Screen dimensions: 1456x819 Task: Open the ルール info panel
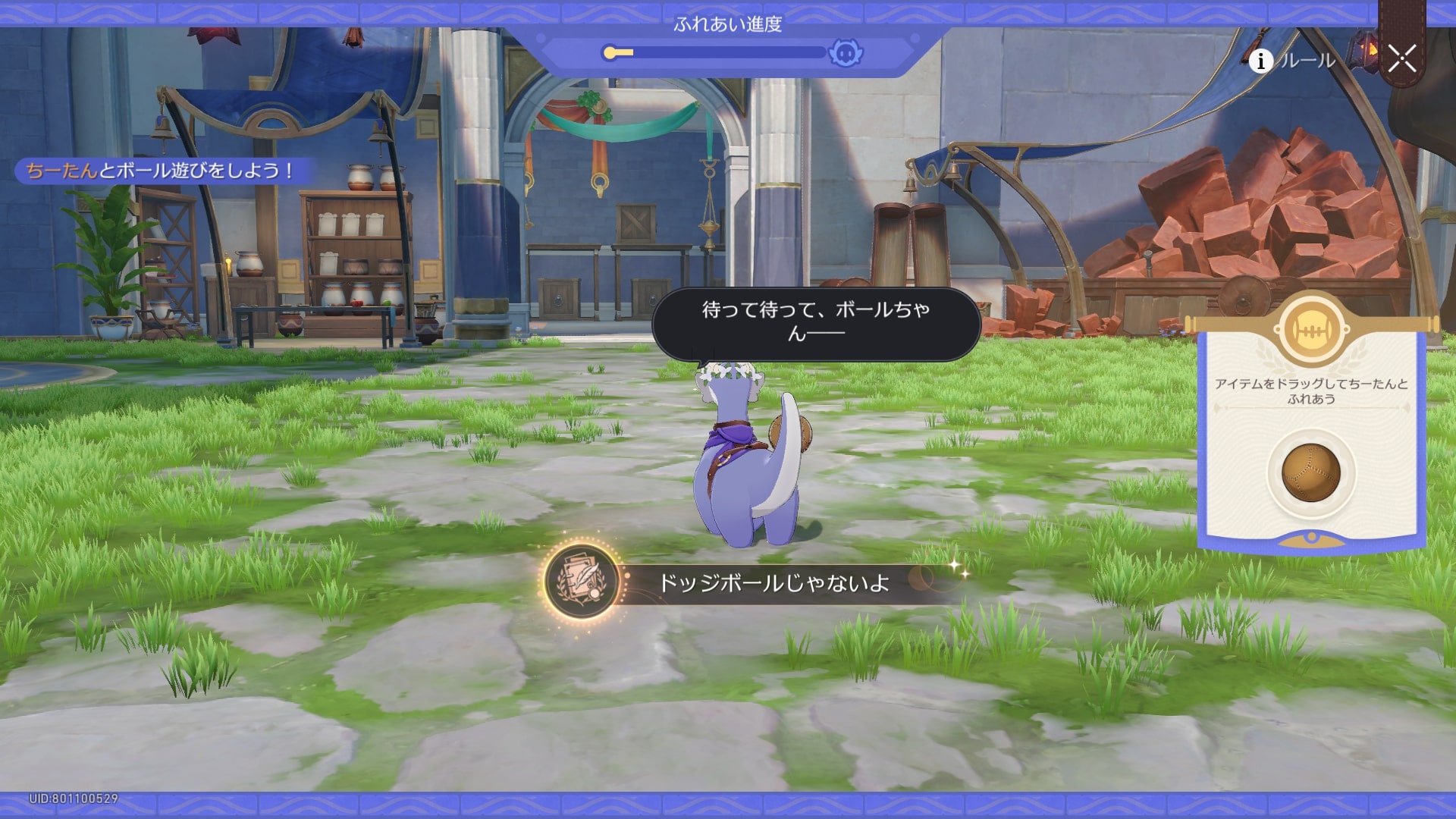point(1294,61)
